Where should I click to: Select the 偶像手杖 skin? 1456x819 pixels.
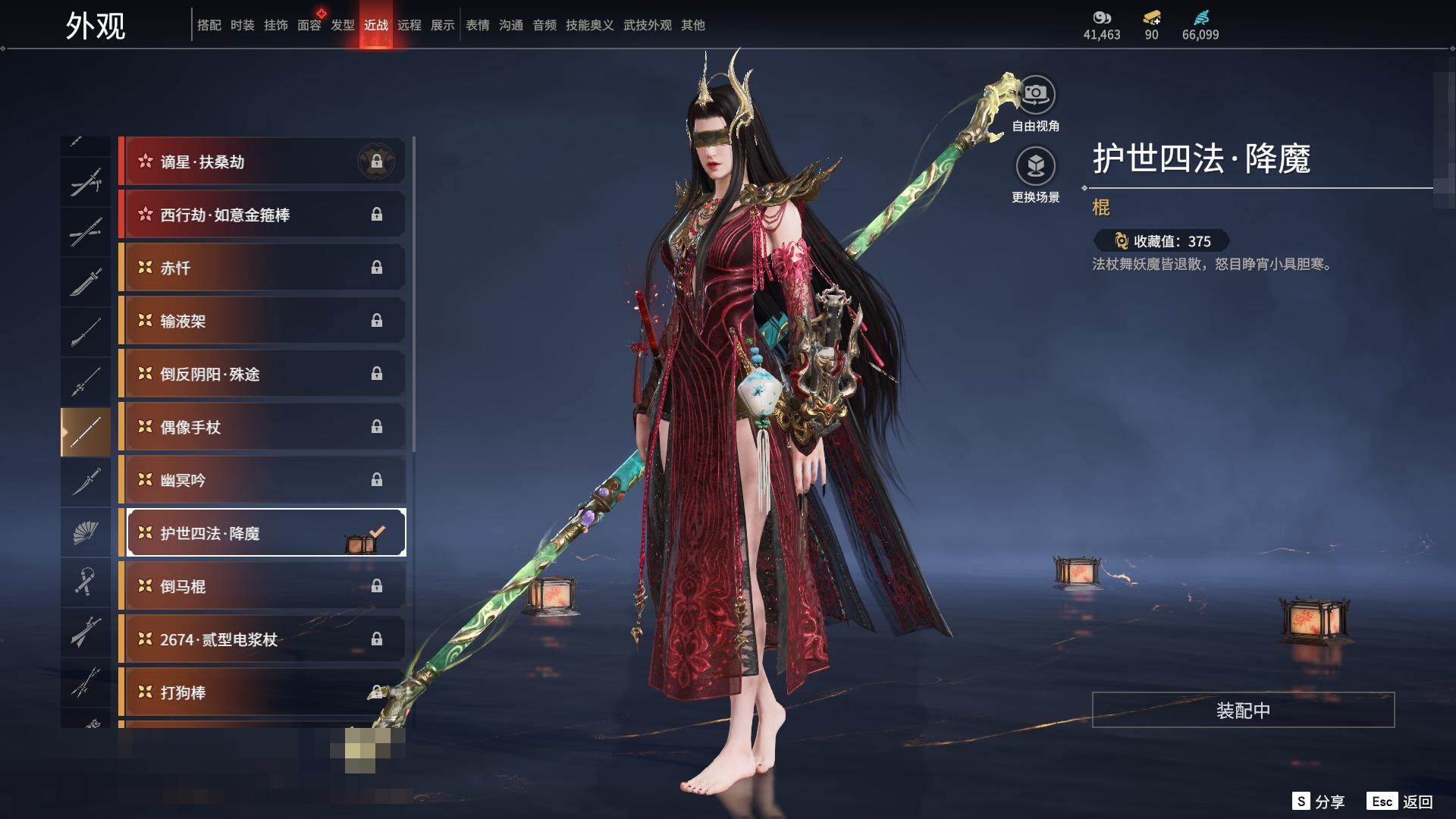(262, 427)
